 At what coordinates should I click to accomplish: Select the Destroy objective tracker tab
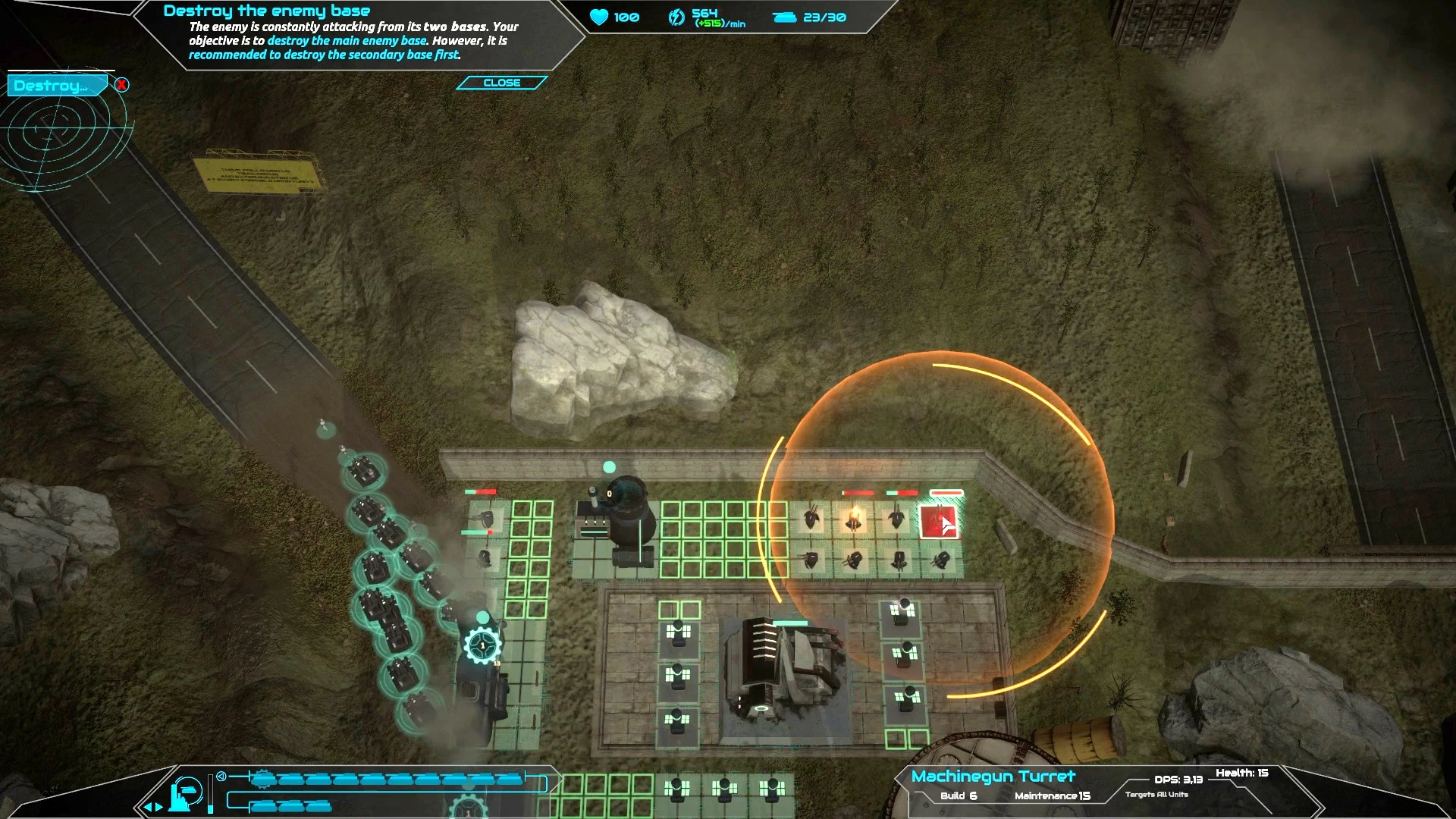coord(53,86)
